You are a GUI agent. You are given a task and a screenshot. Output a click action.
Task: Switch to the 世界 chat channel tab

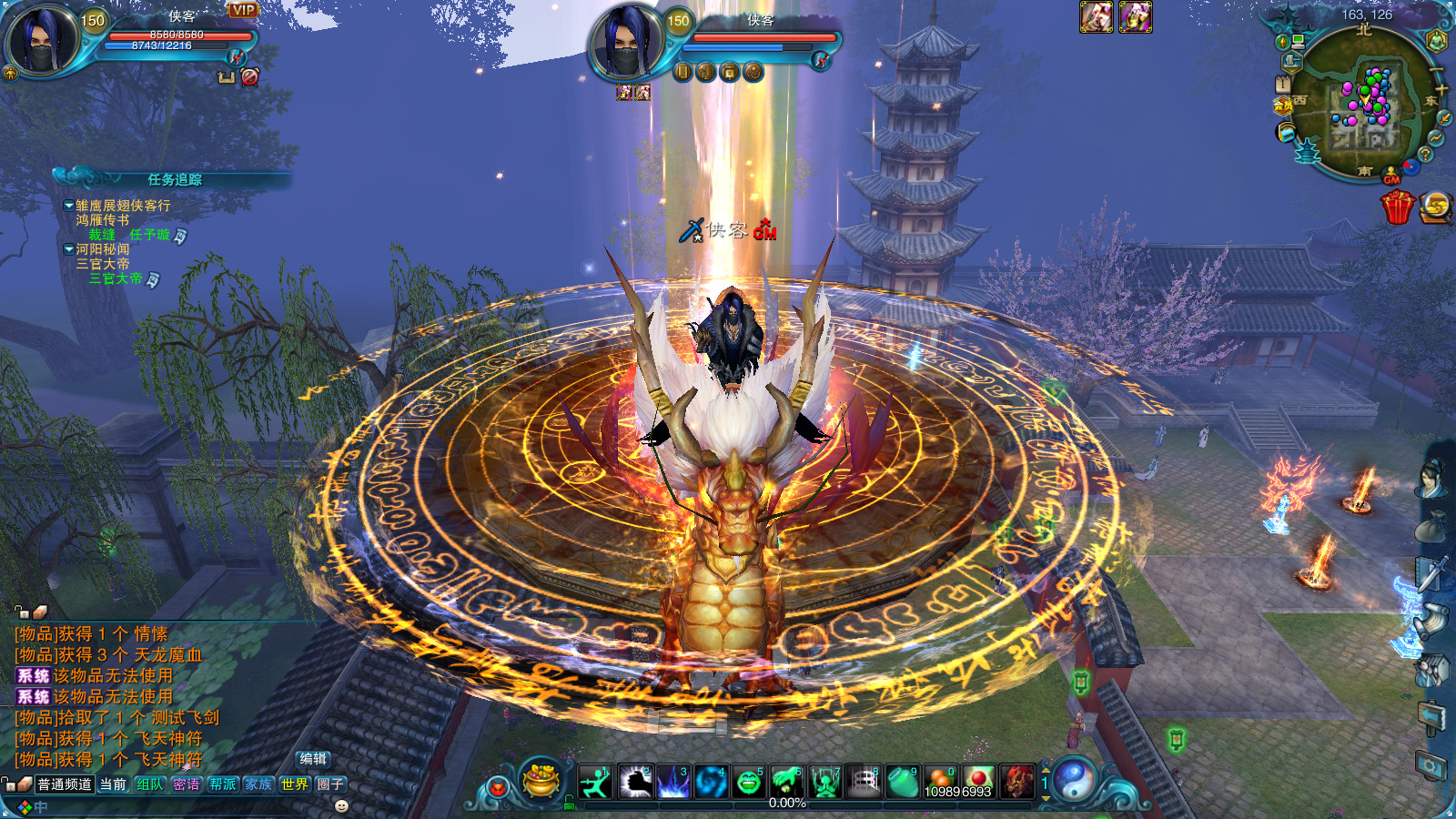pos(294,784)
